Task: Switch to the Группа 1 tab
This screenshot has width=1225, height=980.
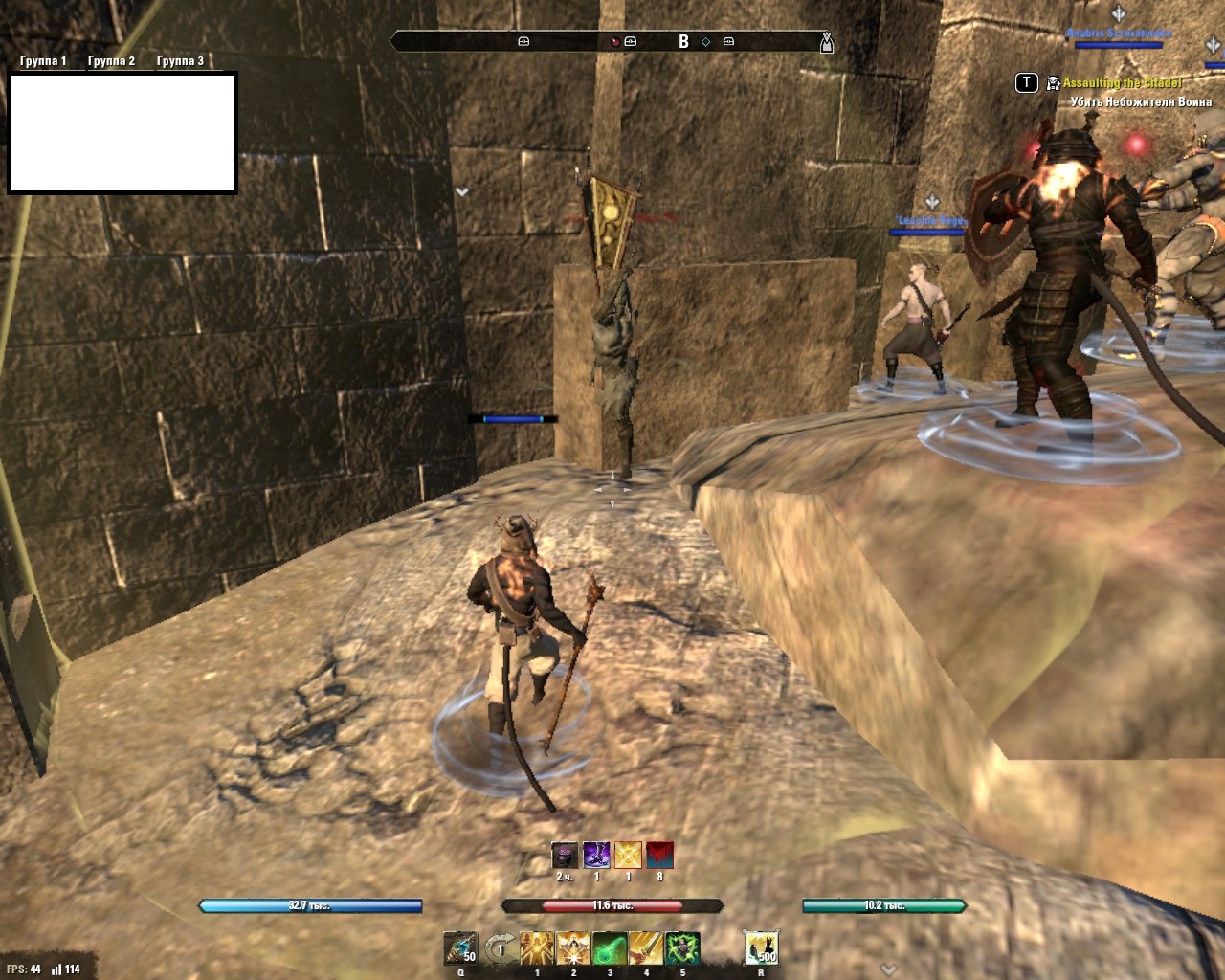Action: pyautogui.click(x=43, y=61)
